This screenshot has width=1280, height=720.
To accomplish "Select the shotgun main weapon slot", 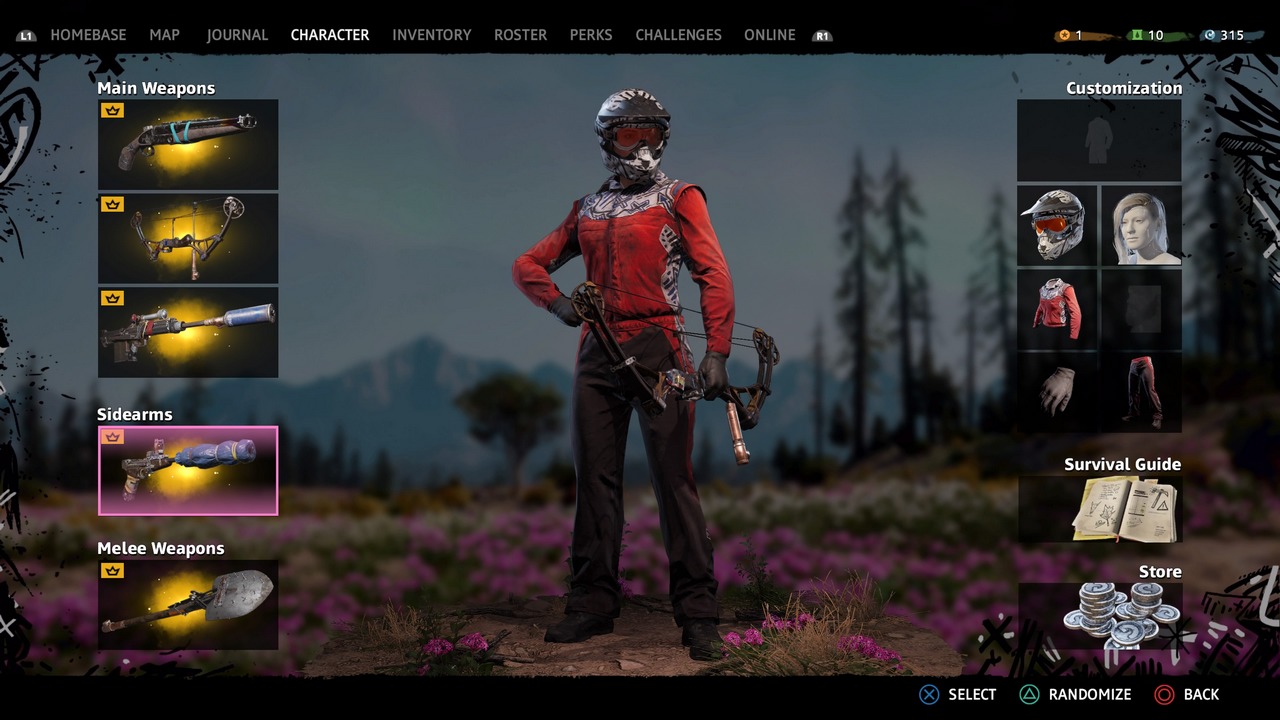I will pos(188,144).
